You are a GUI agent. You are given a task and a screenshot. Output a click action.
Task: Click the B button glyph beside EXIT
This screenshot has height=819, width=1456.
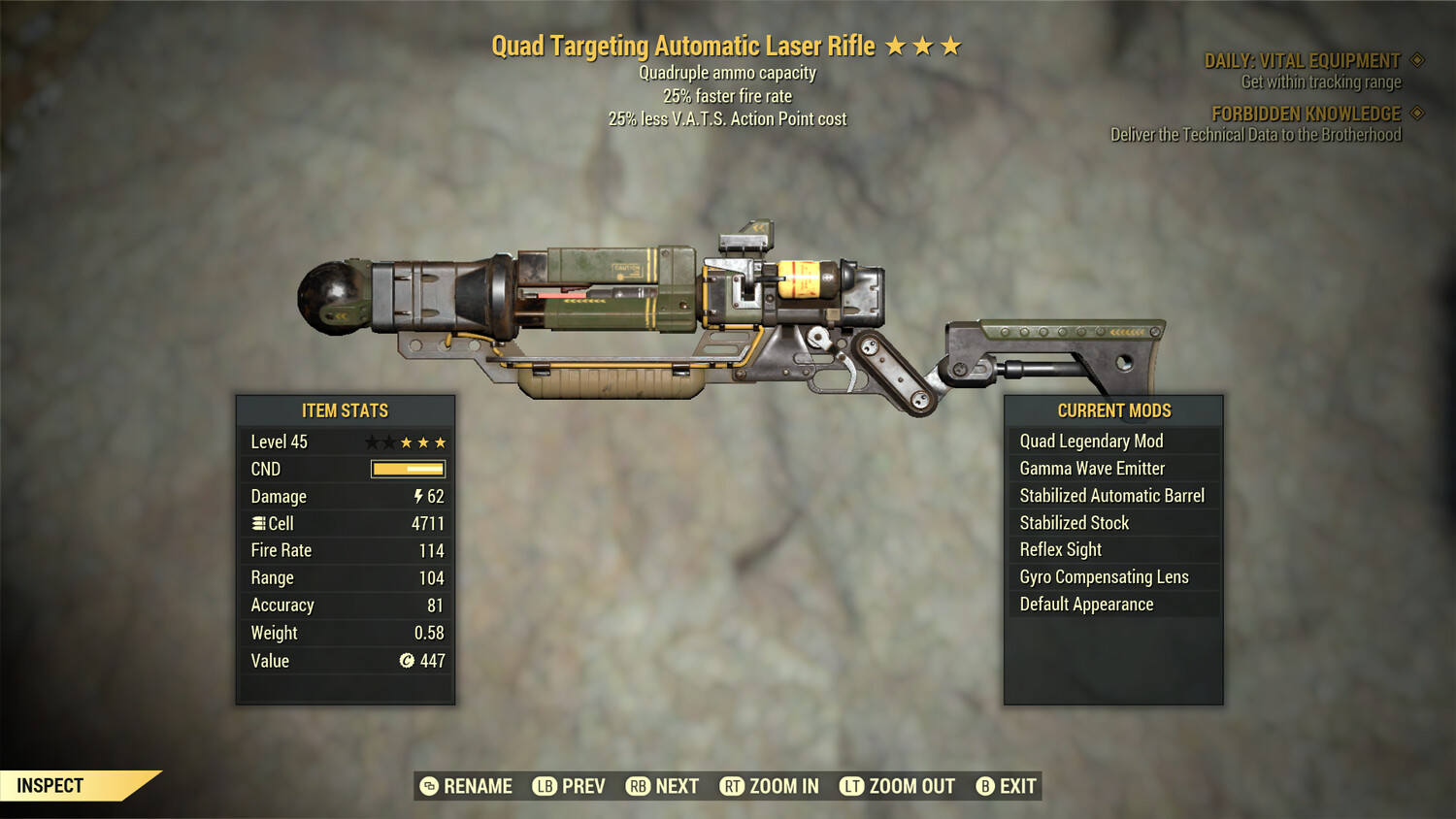985,786
